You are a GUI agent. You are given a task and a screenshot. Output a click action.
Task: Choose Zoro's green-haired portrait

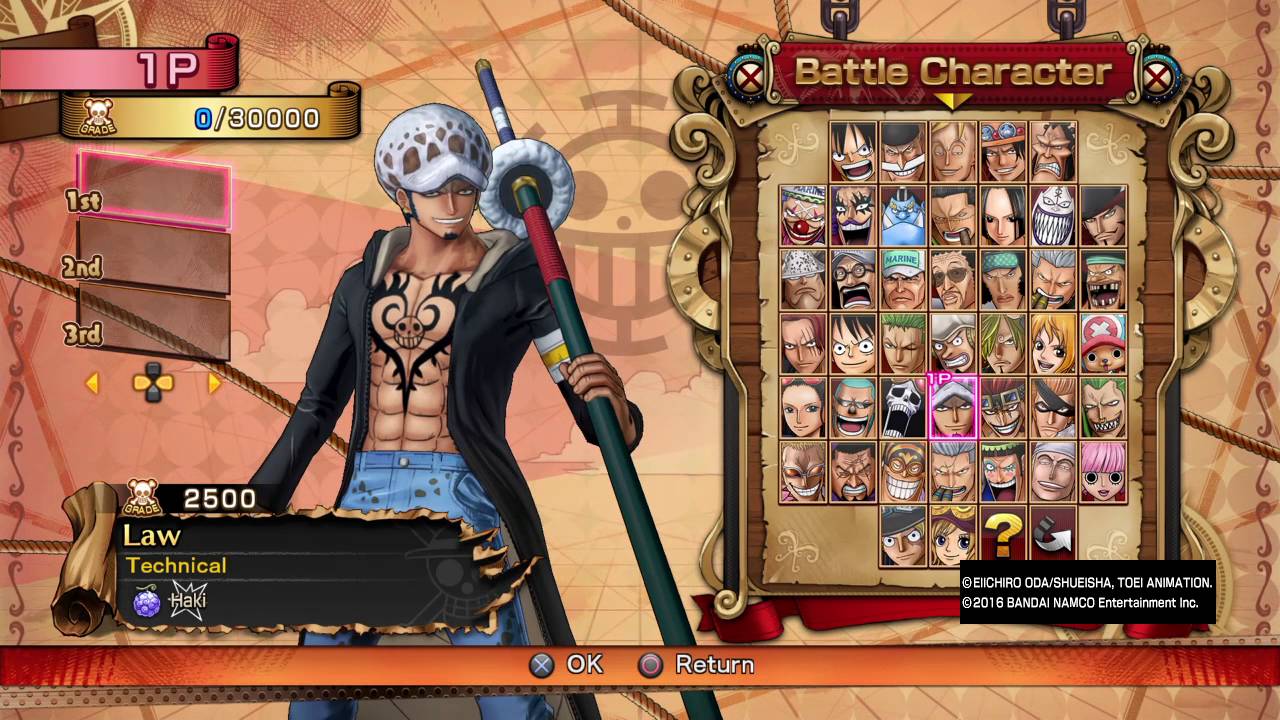click(x=903, y=344)
